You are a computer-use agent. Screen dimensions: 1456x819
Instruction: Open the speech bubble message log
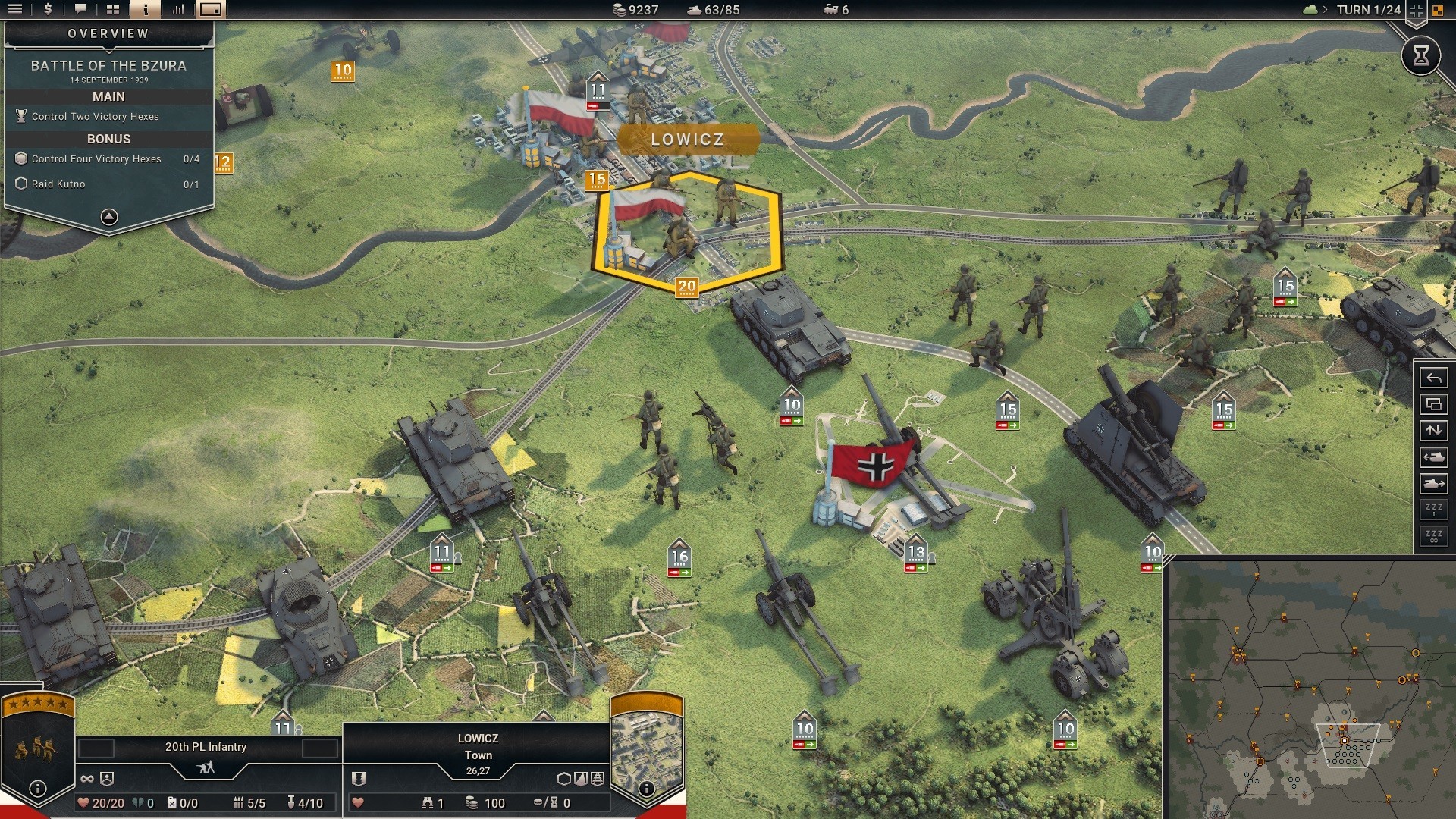tap(80, 10)
